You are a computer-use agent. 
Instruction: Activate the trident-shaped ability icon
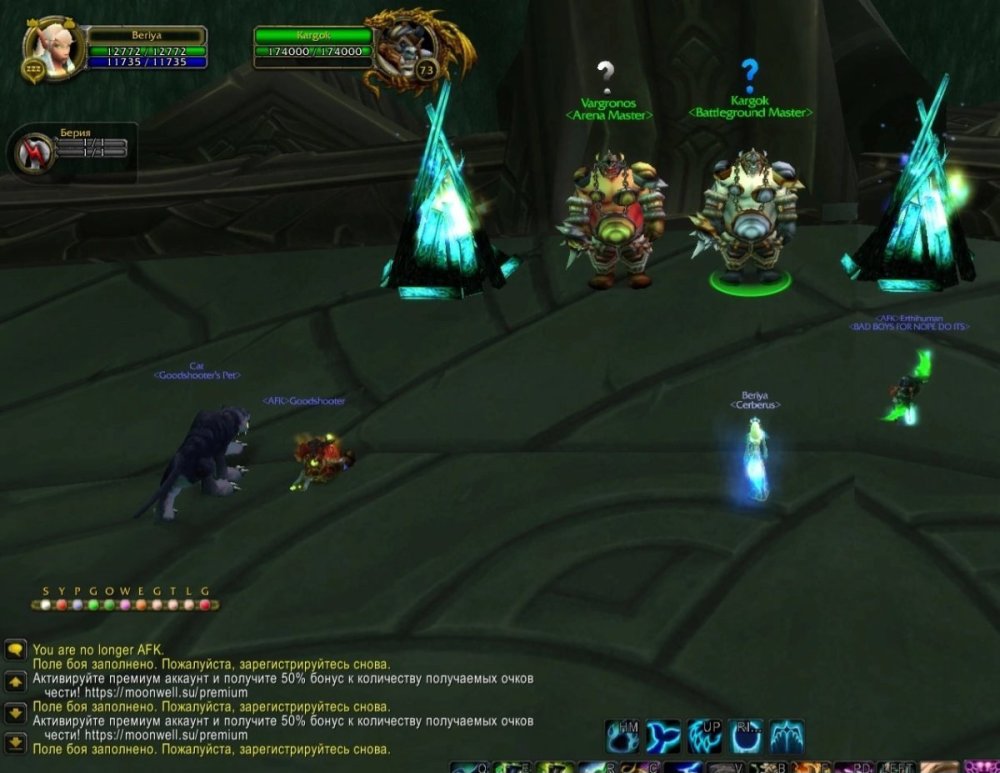(x=786, y=736)
